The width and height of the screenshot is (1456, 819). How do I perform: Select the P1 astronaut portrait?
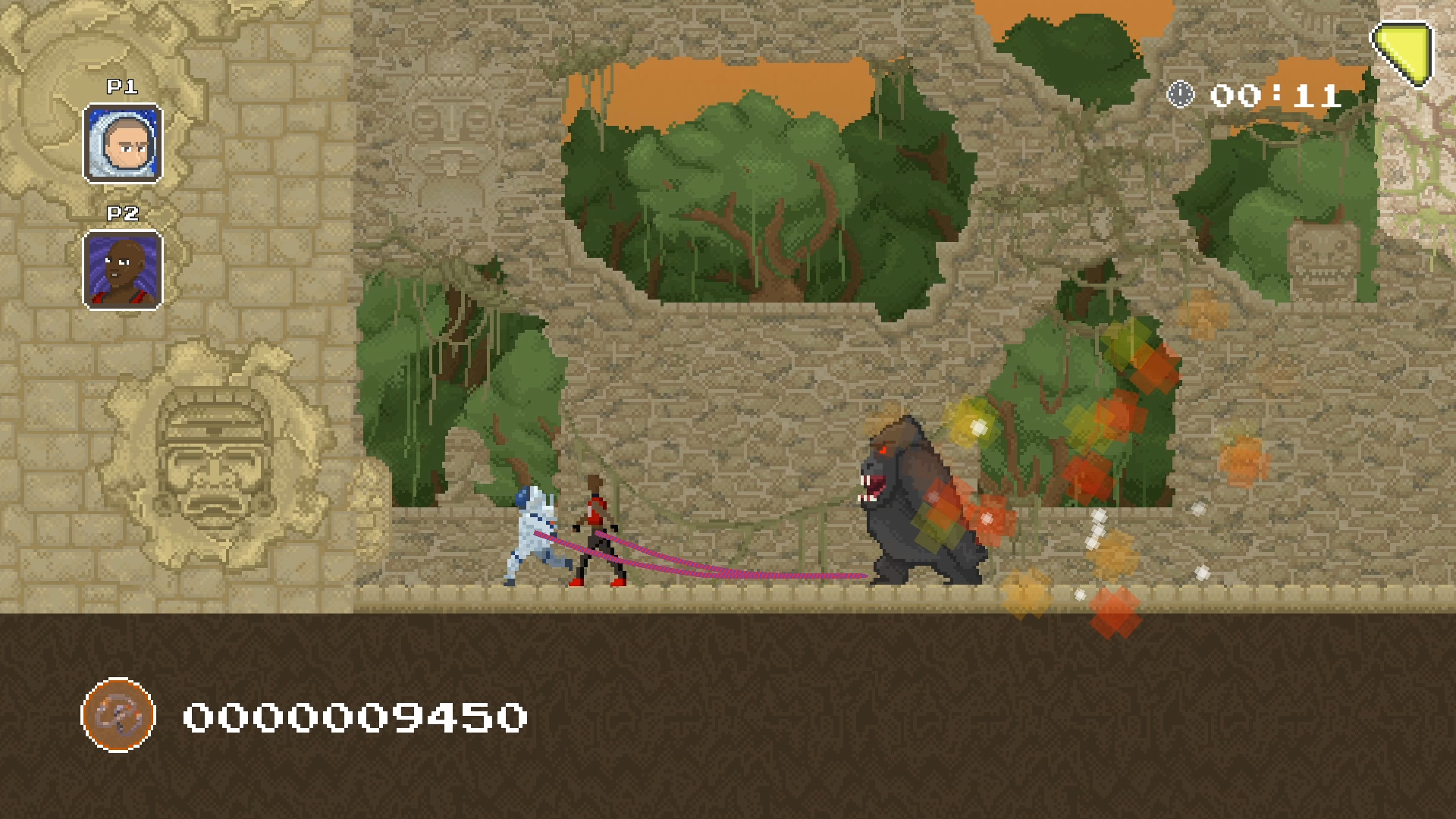[122, 143]
